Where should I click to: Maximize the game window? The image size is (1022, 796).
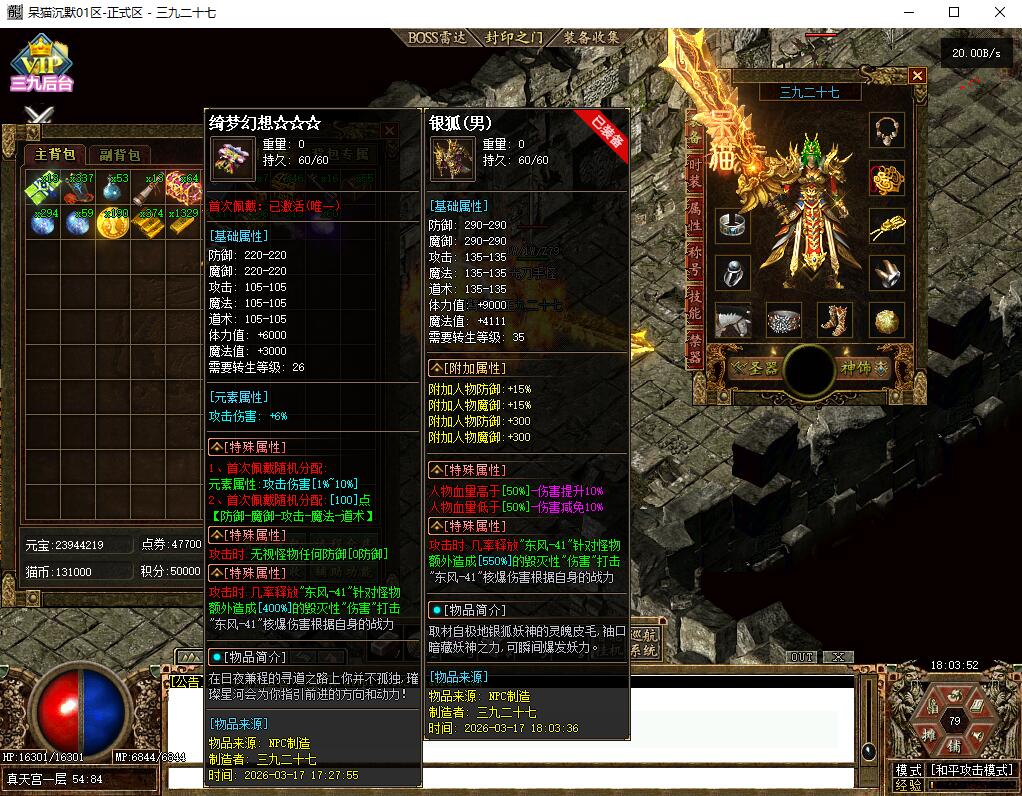coord(953,13)
